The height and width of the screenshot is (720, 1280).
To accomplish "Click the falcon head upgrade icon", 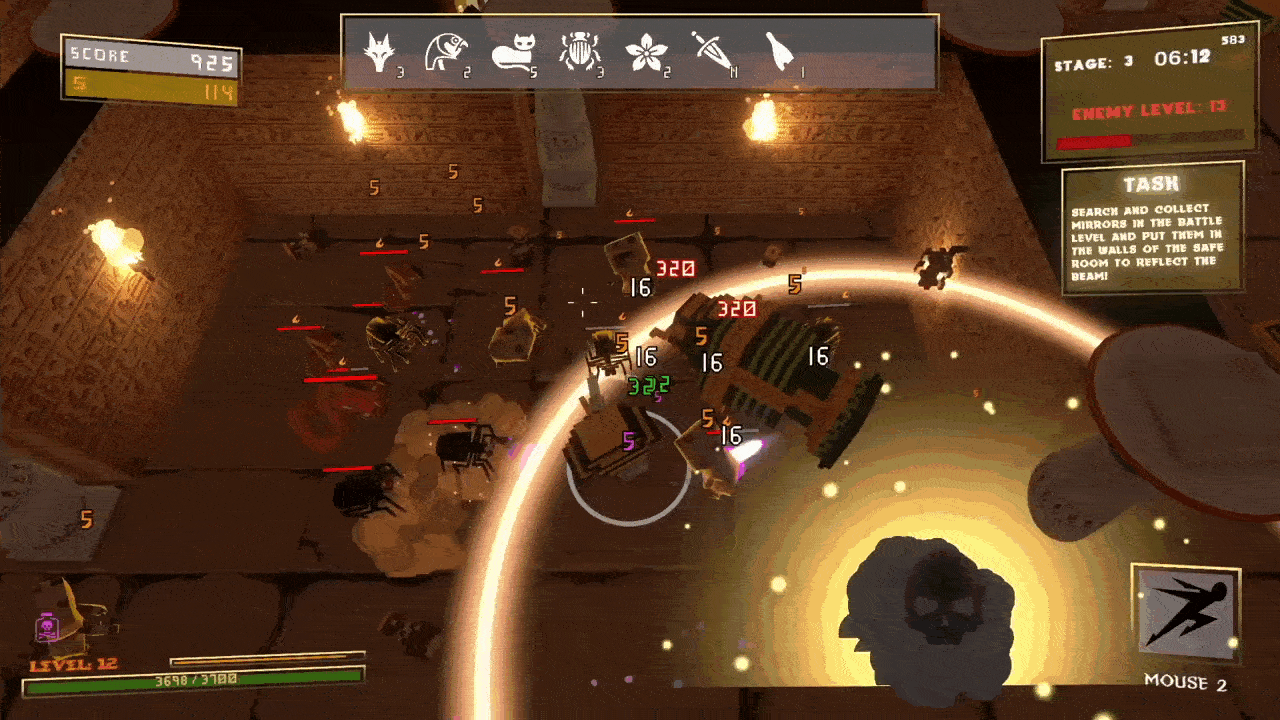I will click(442, 51).
